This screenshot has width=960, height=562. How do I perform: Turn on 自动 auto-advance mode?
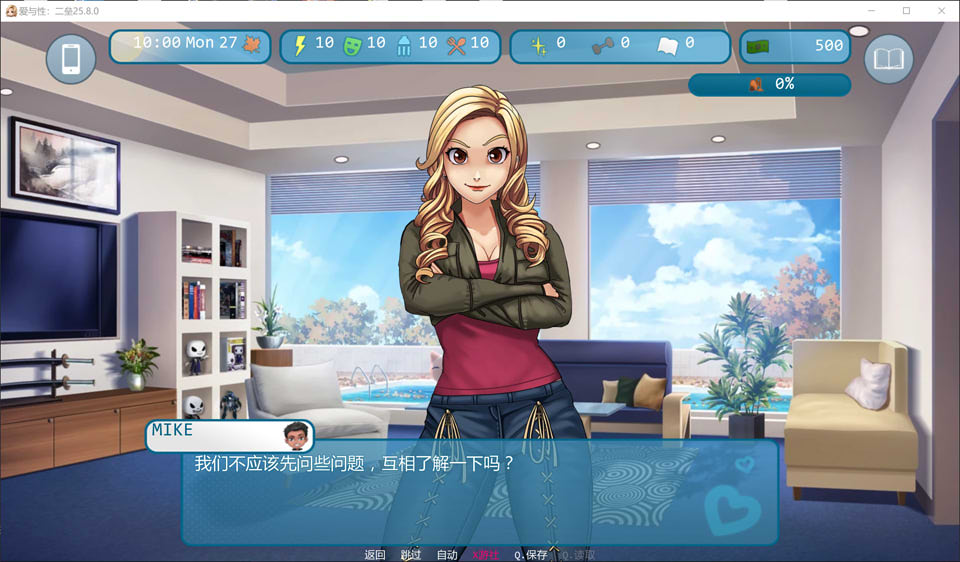click(x=447, y=555)
